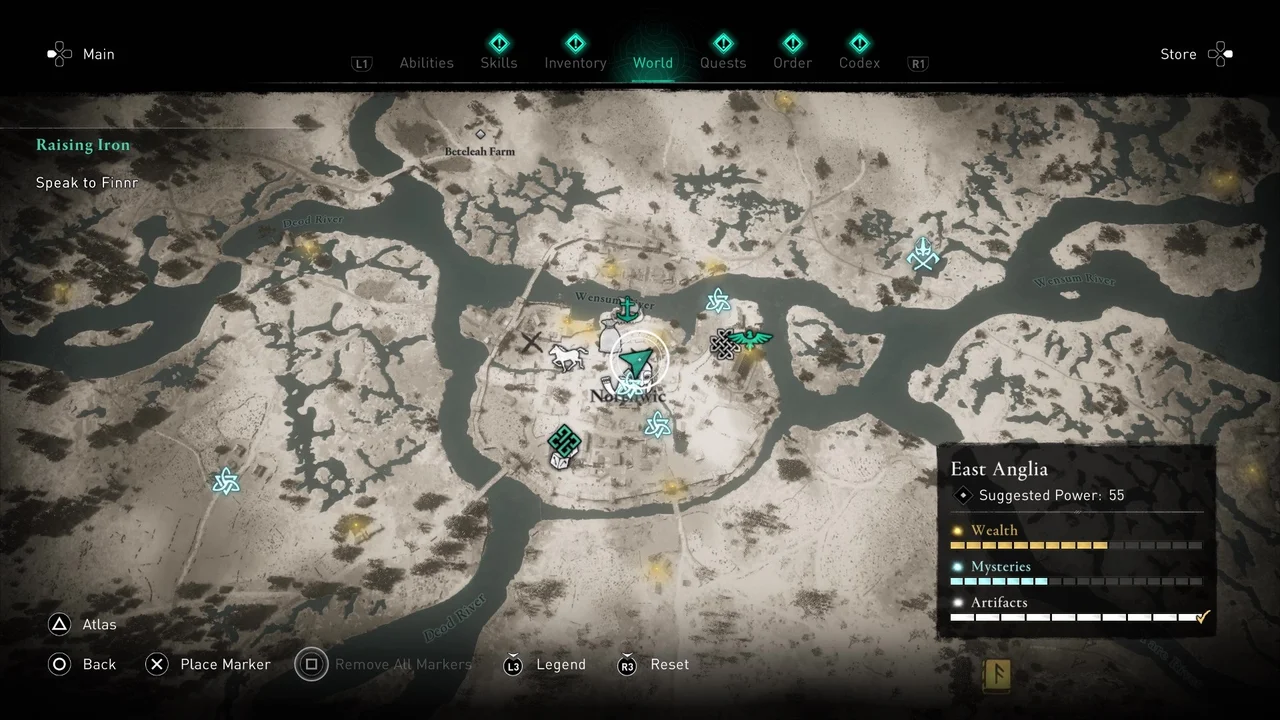Select the stable horse map marker

(x=568, y=357)
